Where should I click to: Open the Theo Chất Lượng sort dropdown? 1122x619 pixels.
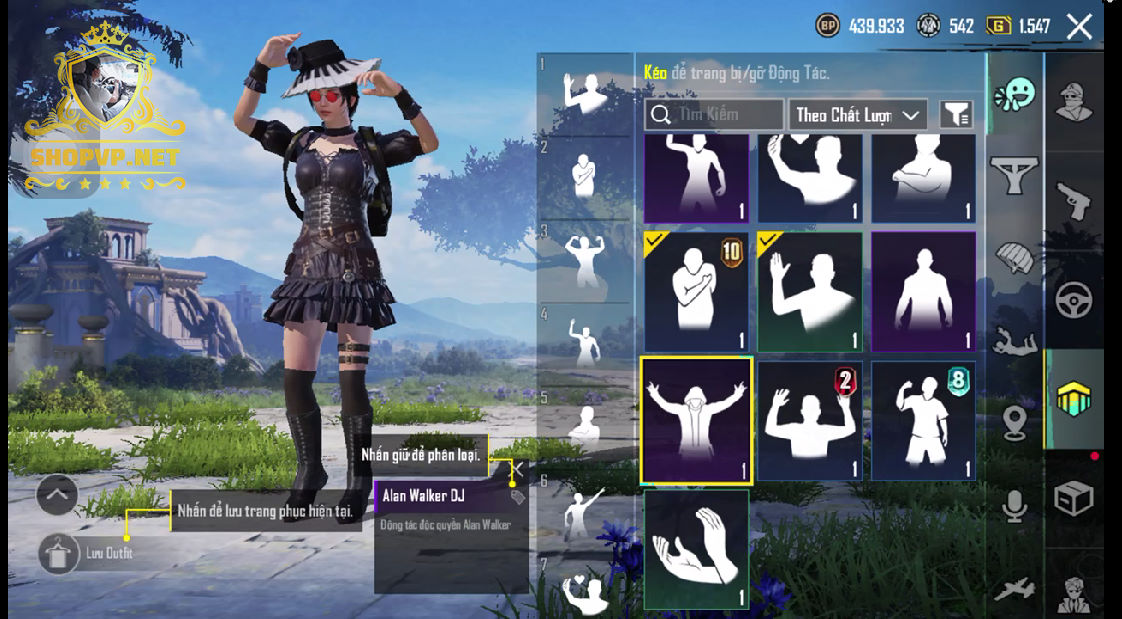click(x=858, y=115)
